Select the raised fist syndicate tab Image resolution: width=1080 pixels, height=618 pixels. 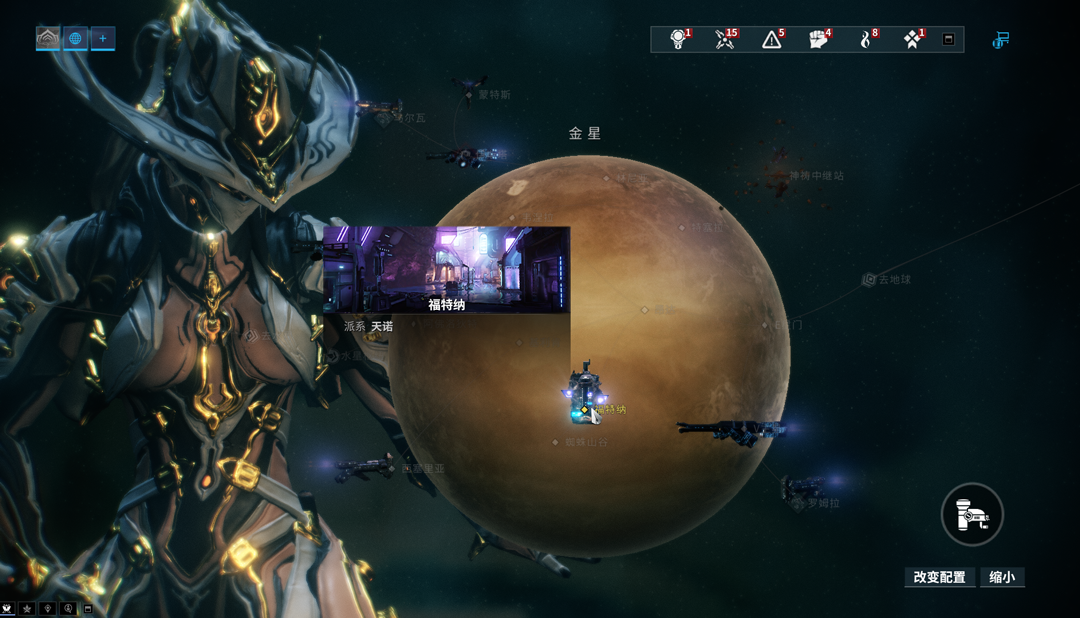click(819, 39)
